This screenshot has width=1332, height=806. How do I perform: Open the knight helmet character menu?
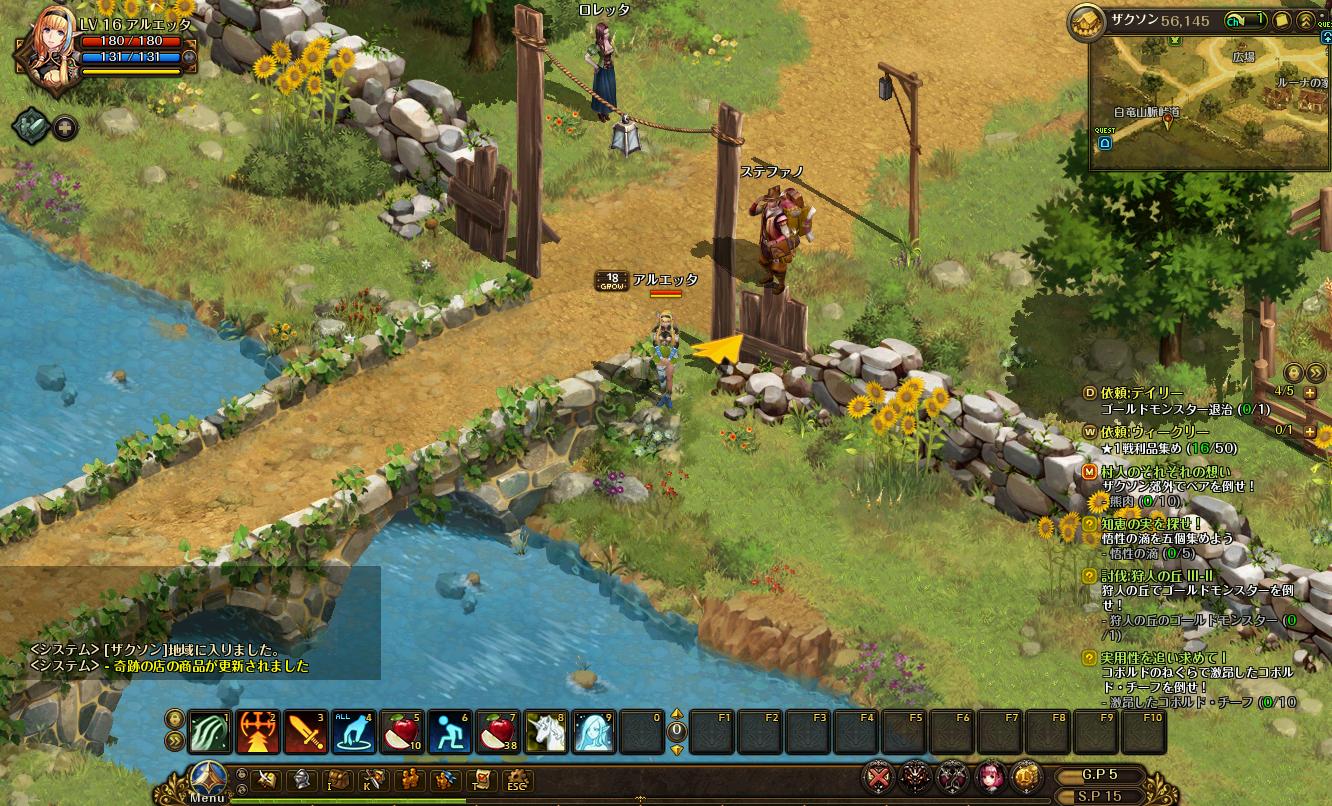[299, 780]
